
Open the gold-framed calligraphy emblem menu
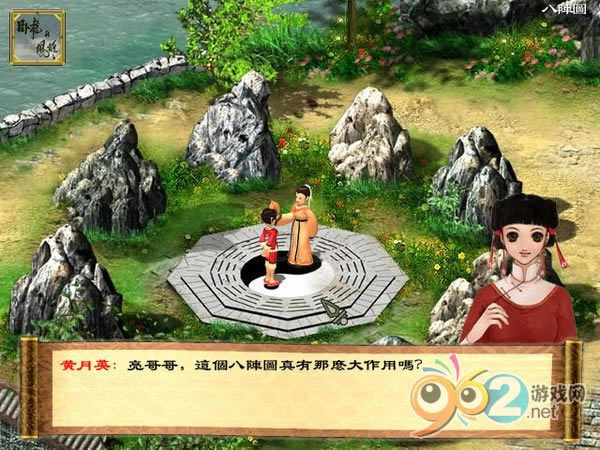[x=36, y=38]
